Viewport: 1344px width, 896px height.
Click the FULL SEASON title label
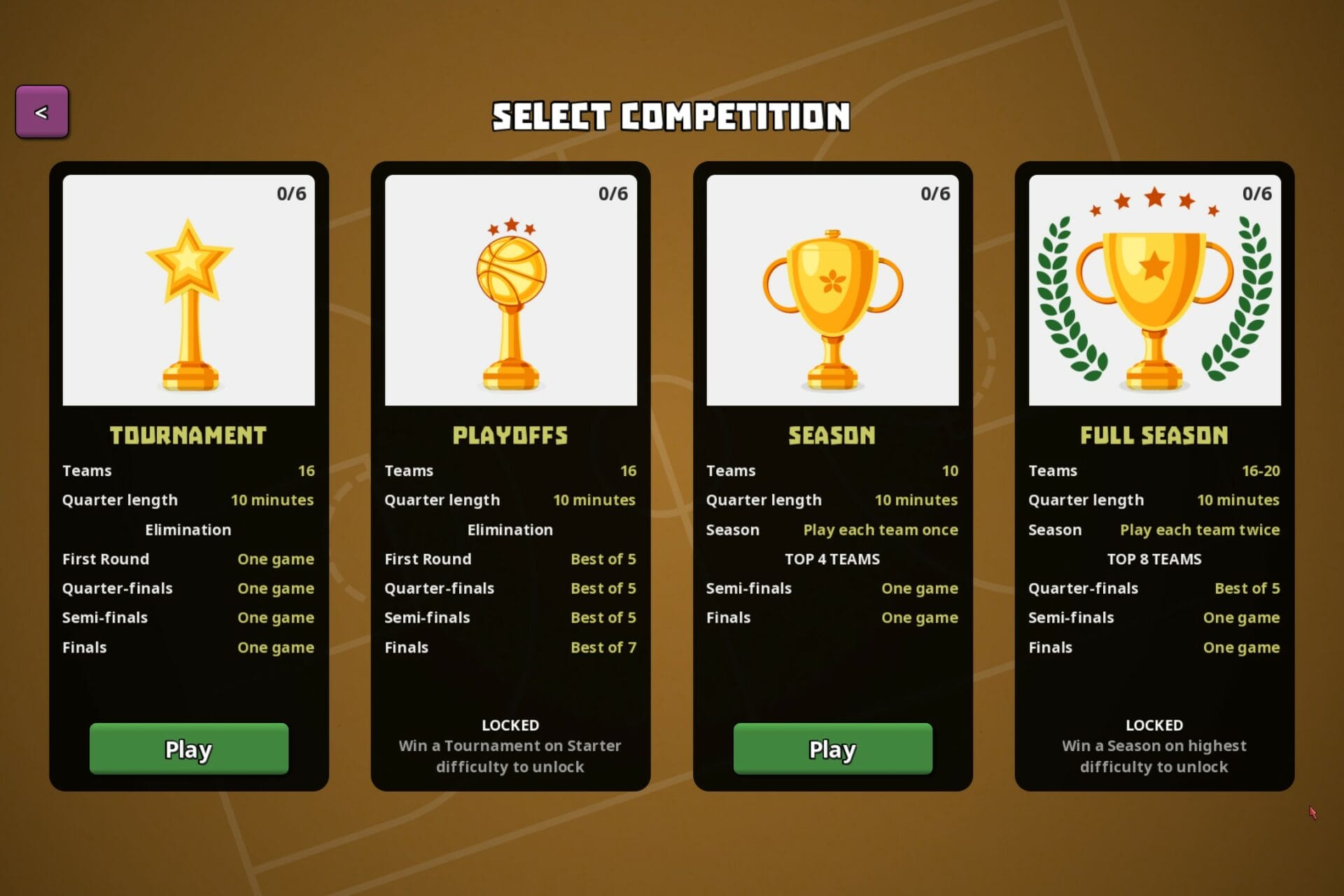[x=1154, y=435]
